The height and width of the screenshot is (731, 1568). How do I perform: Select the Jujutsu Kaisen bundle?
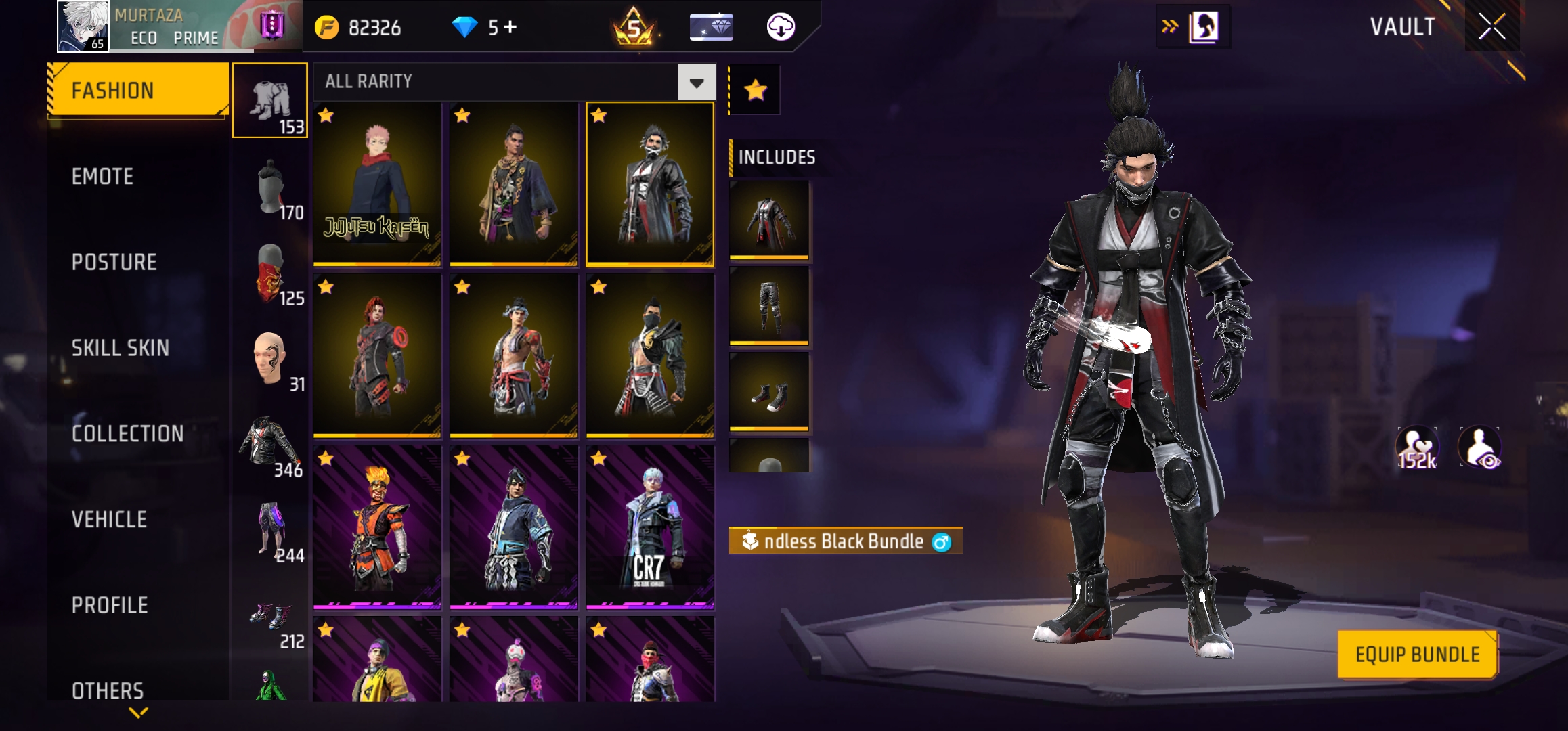click(x=377, y=183)
